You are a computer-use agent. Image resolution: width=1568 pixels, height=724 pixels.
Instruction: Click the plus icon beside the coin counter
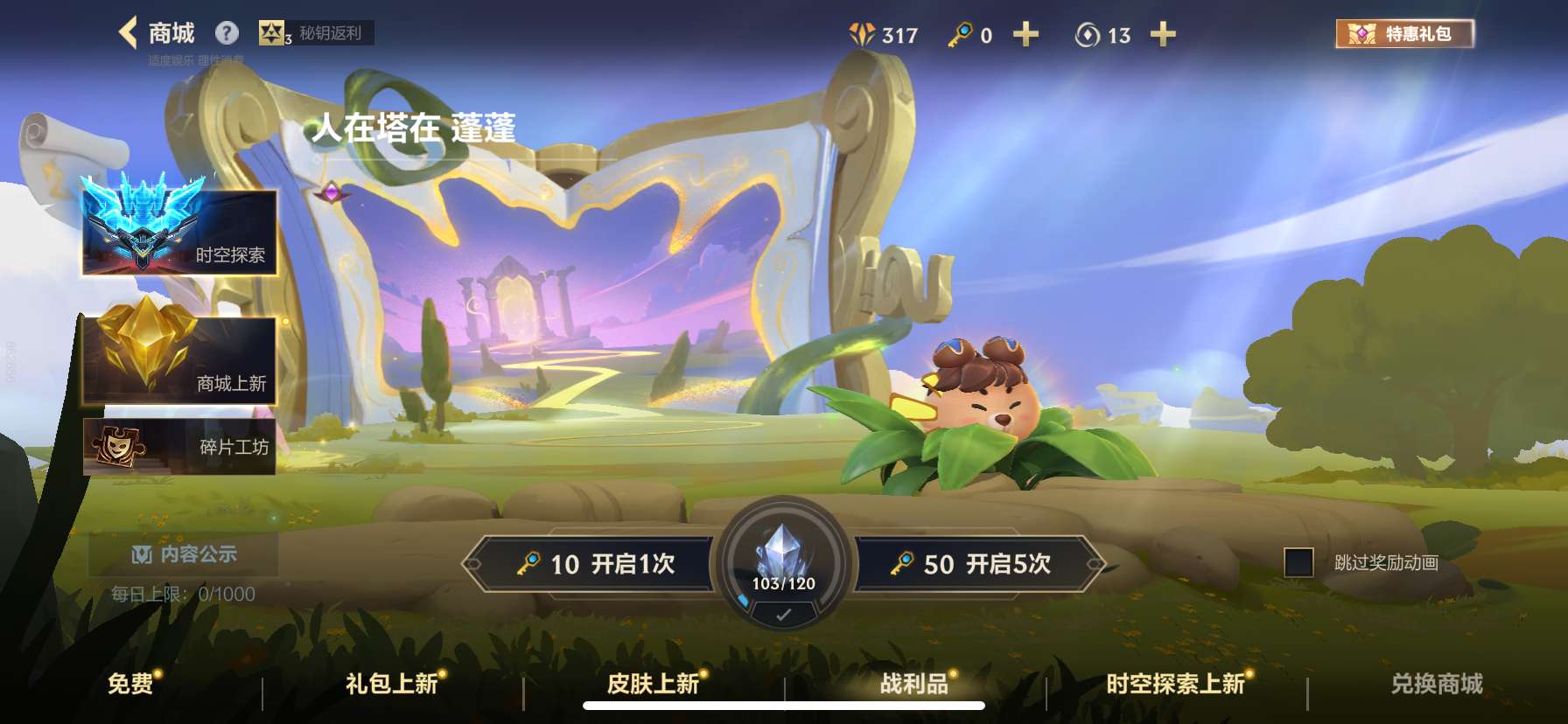click(x=1163, y=35)
